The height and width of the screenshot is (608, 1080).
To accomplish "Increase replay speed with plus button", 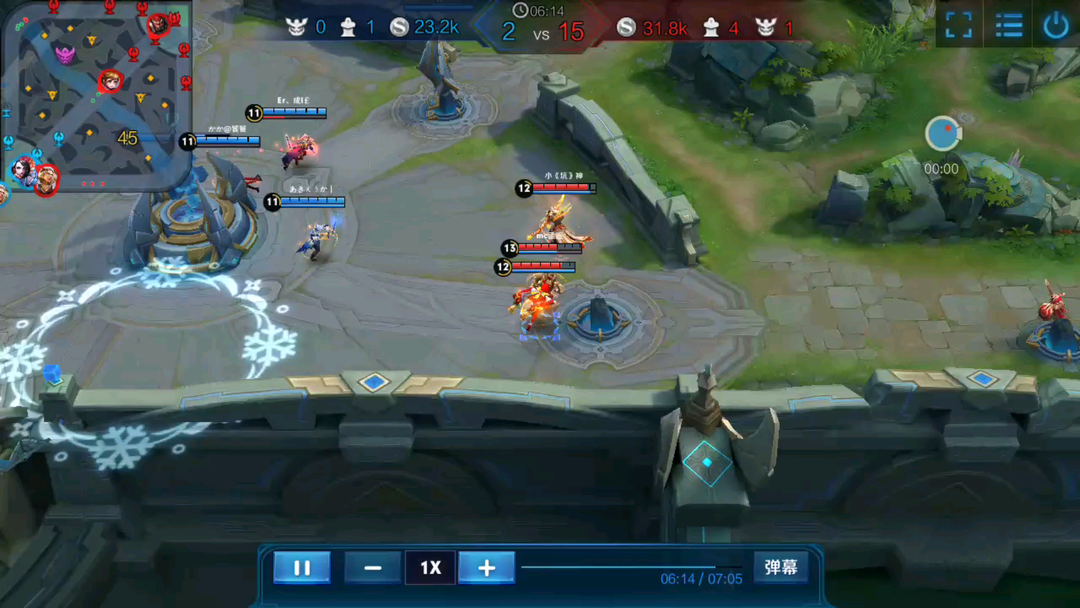I will click(486, 568).
